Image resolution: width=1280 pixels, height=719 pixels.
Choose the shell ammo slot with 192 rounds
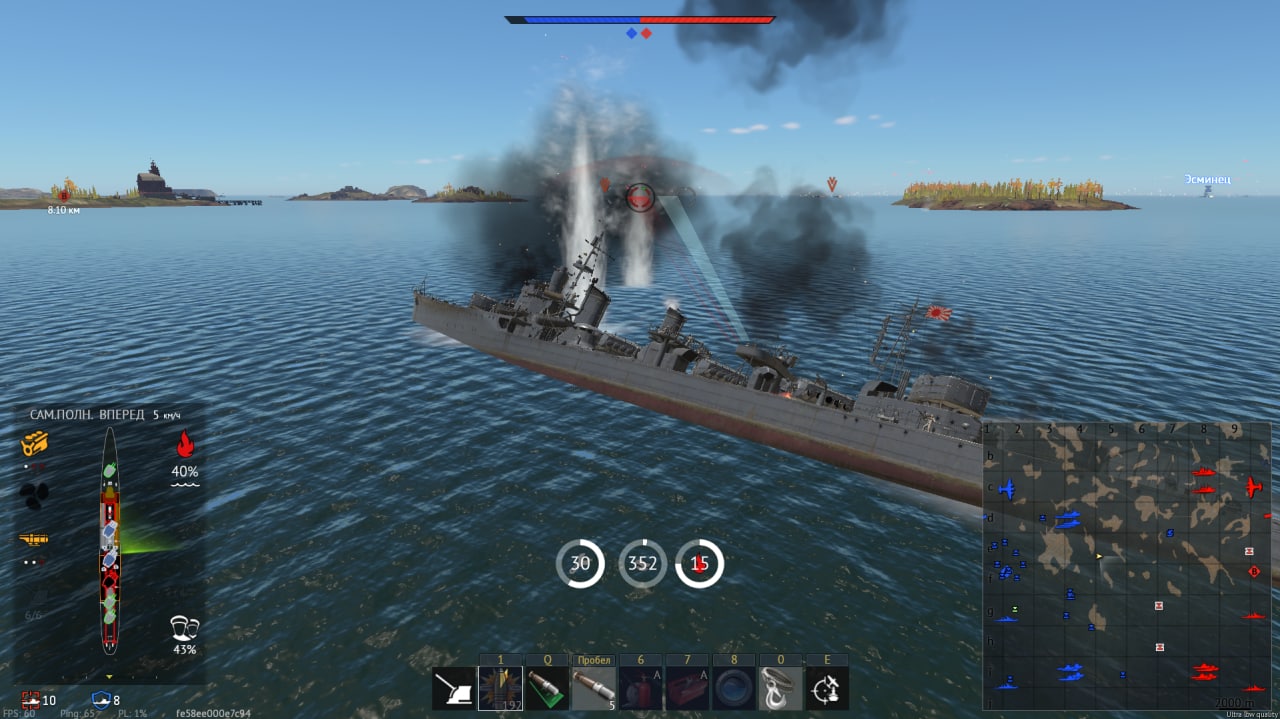(500, 688)
